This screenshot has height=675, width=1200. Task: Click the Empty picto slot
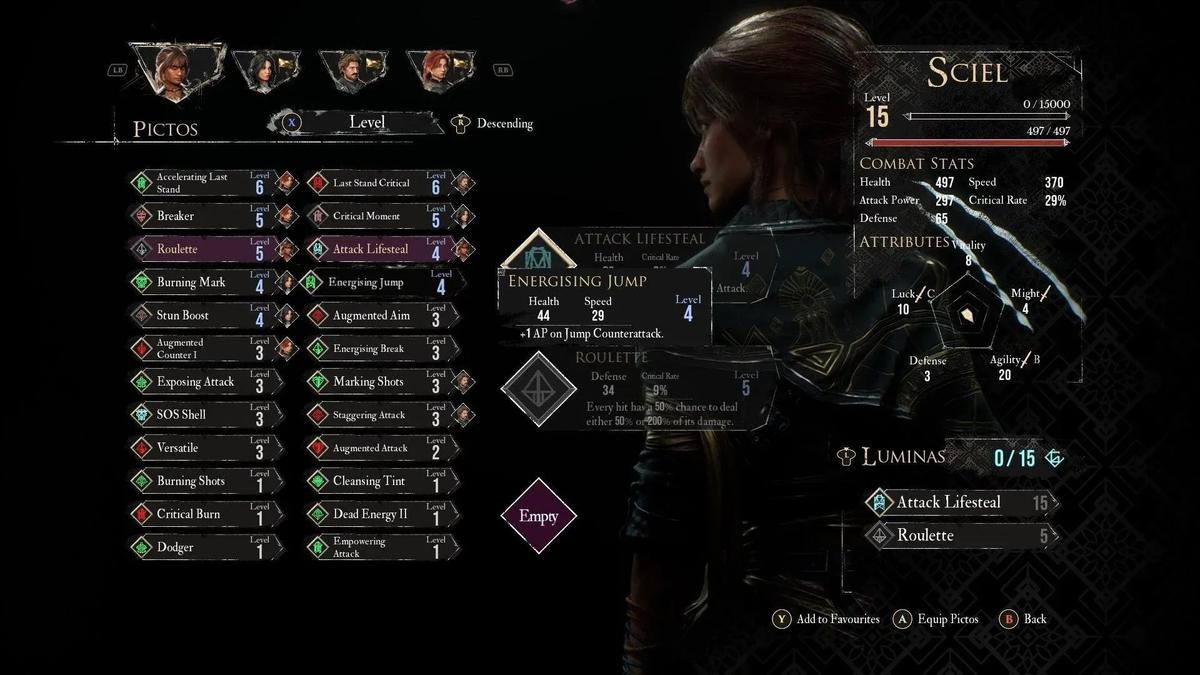[538, 517]
